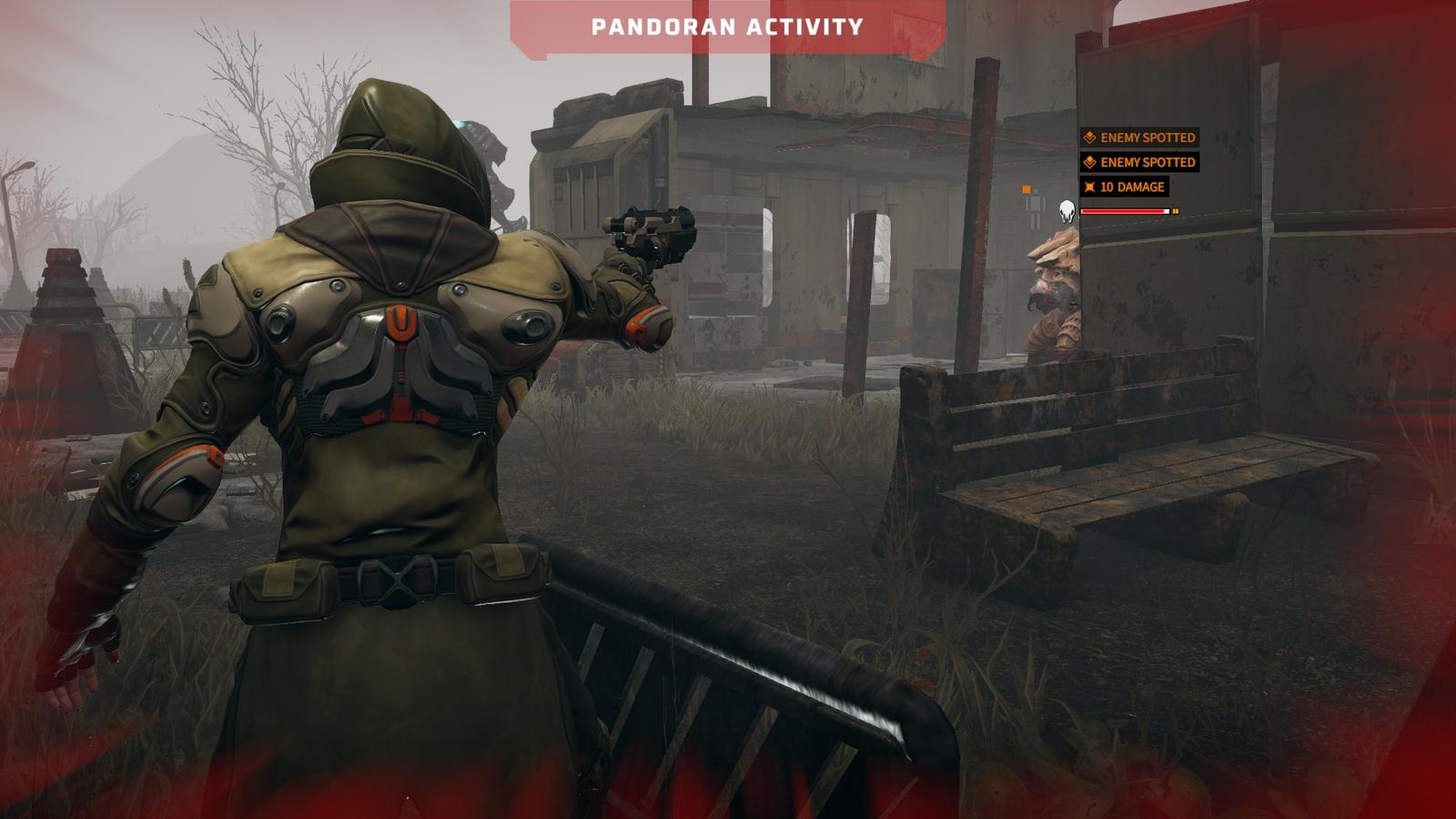Viewport: 1456px width, 819px height.
Task: Click the white remaining segment of health bar
Action: click(x=1166, y=211)
